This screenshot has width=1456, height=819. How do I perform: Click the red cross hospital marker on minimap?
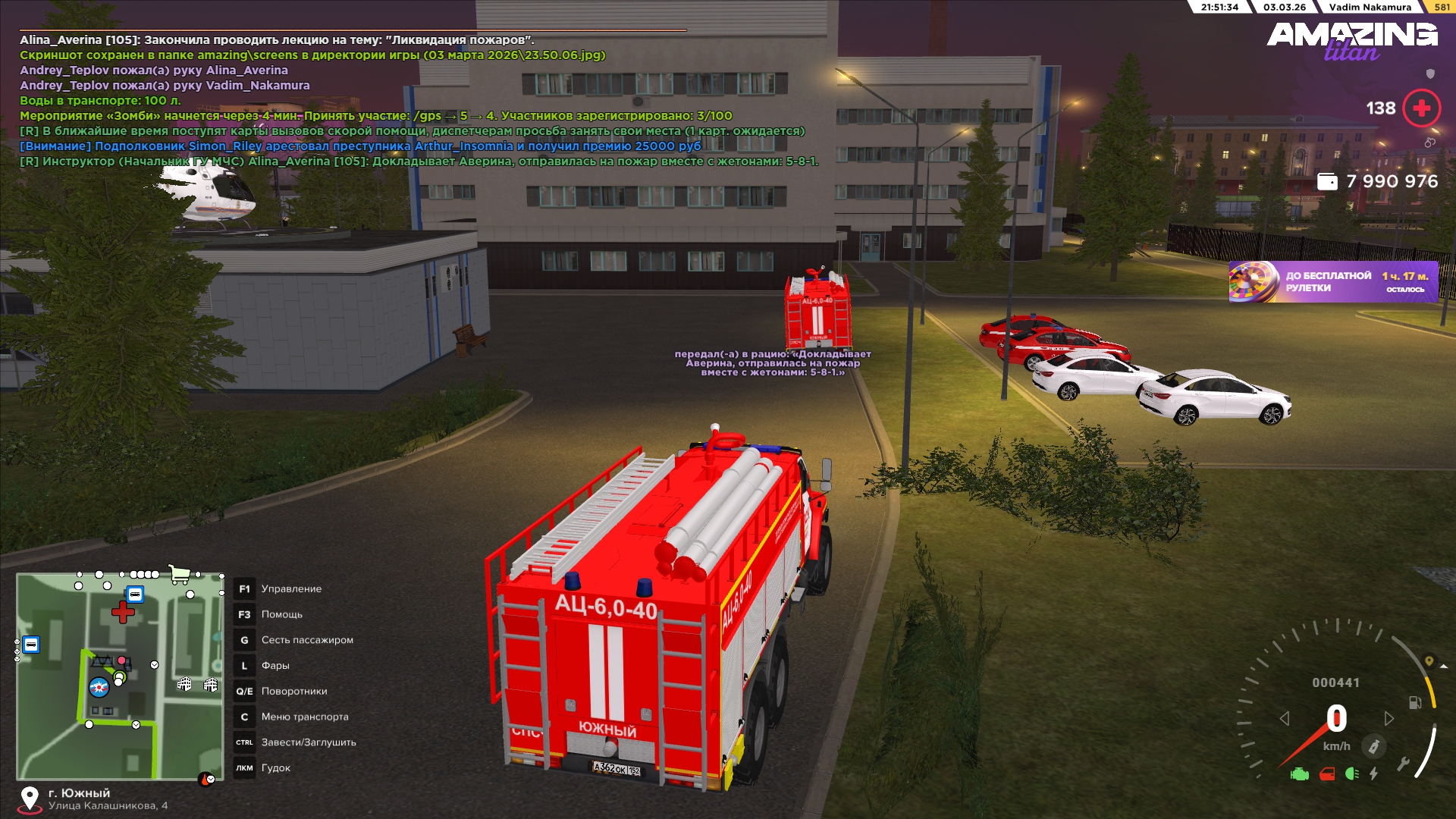tap(123, 612)
